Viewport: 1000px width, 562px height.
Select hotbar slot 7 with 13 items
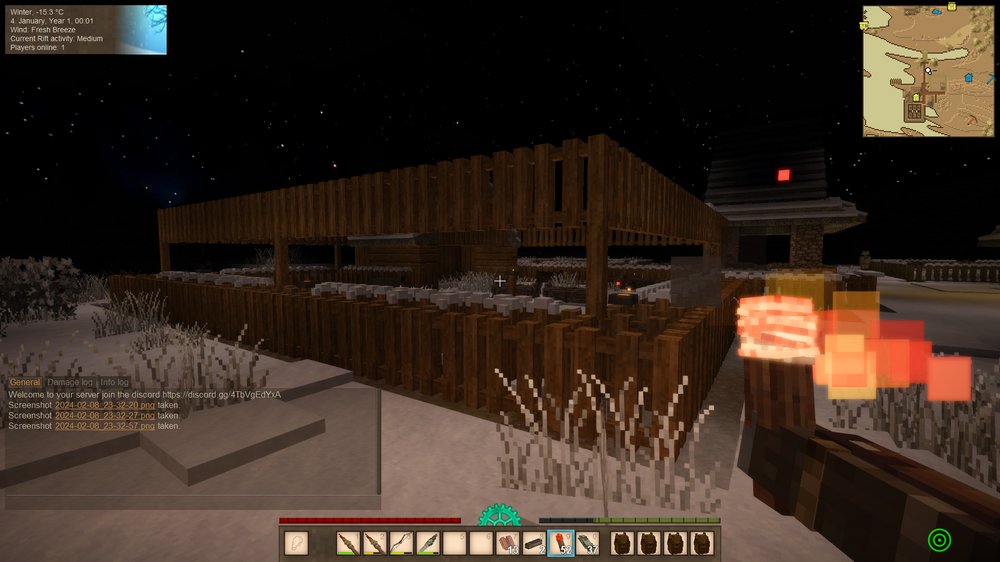click(x=508, y=543)
